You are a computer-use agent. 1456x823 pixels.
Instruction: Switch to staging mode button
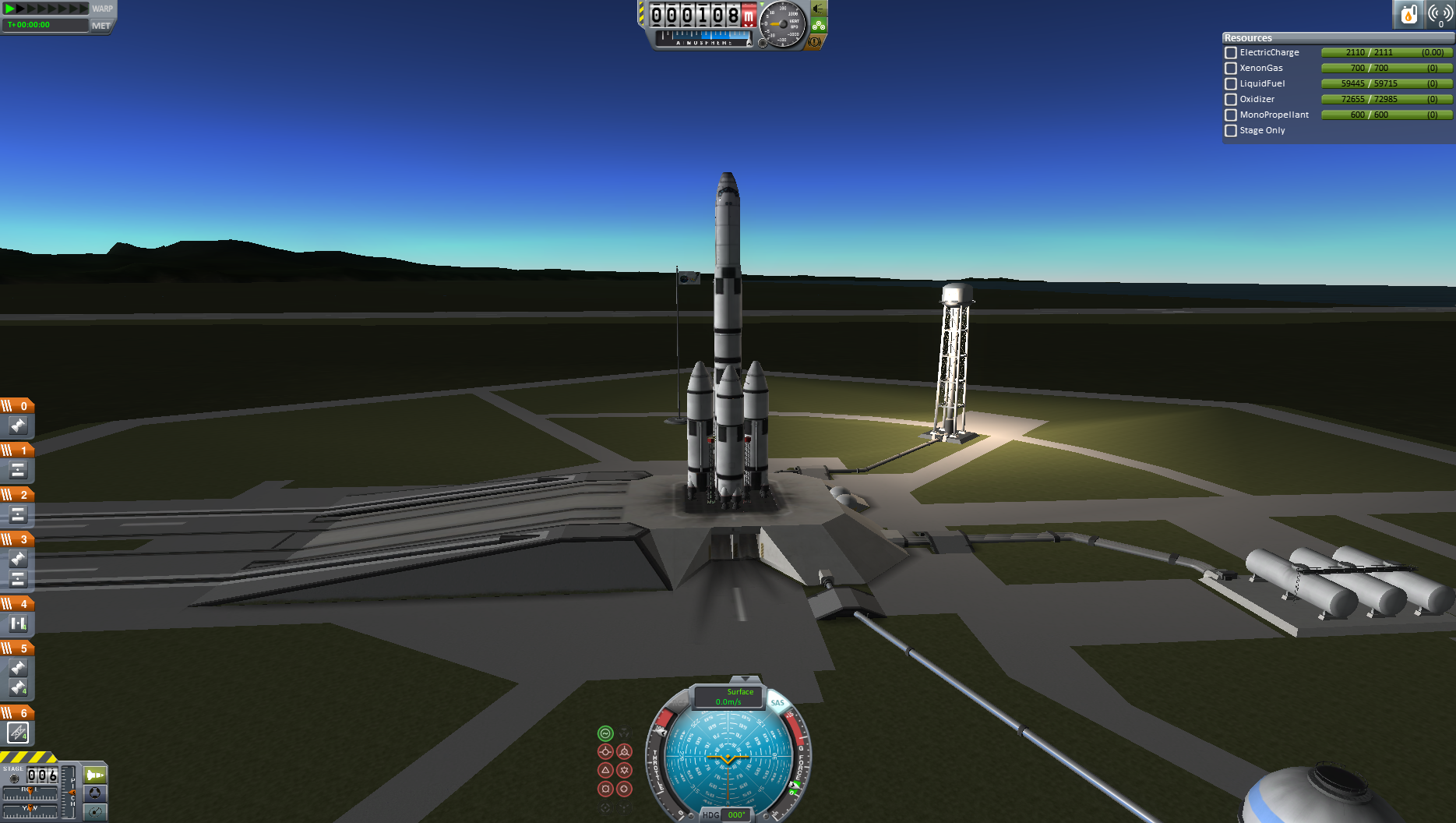95,775
